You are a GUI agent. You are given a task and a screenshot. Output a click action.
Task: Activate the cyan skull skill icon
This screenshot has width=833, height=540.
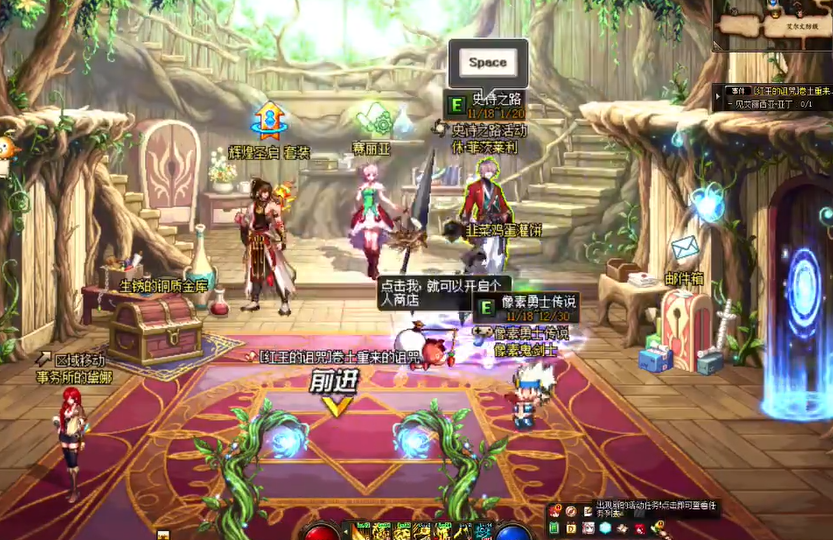pos(483,530)
